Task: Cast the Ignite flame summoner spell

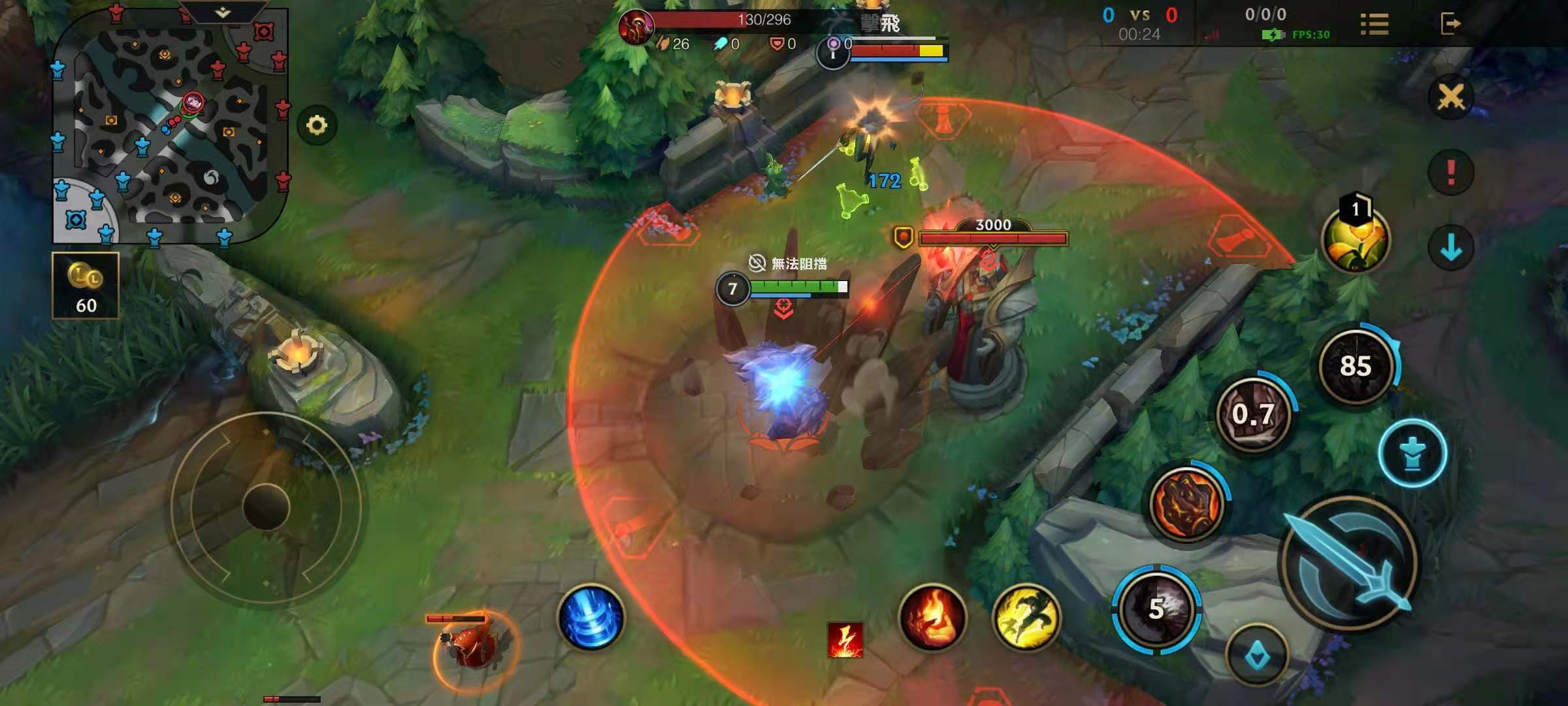Action: coord(932,618)
